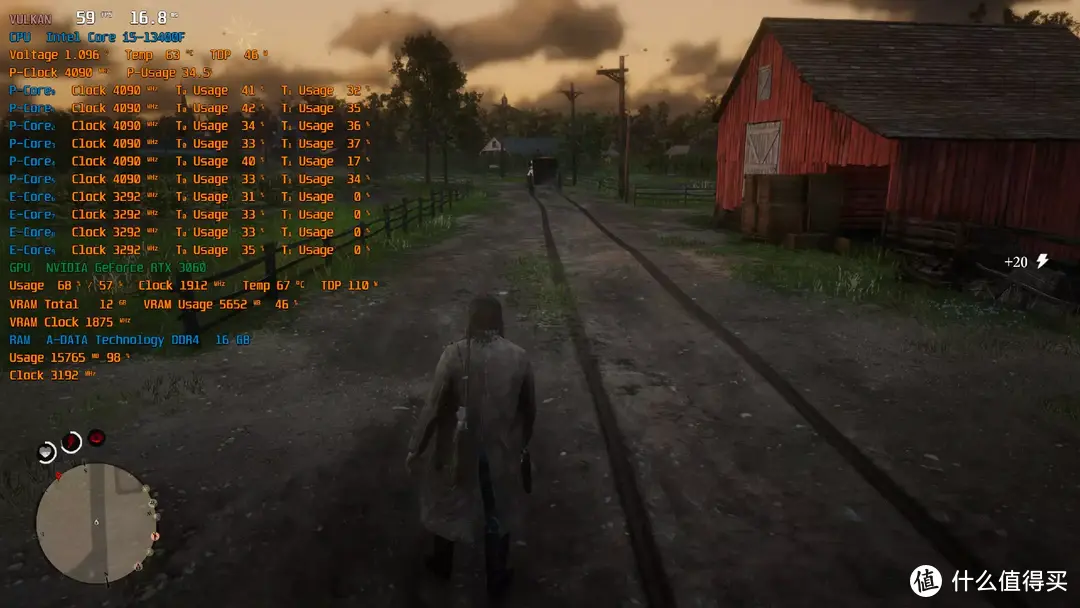
Task: Select the health core heart icon
Action: point(46,452)
